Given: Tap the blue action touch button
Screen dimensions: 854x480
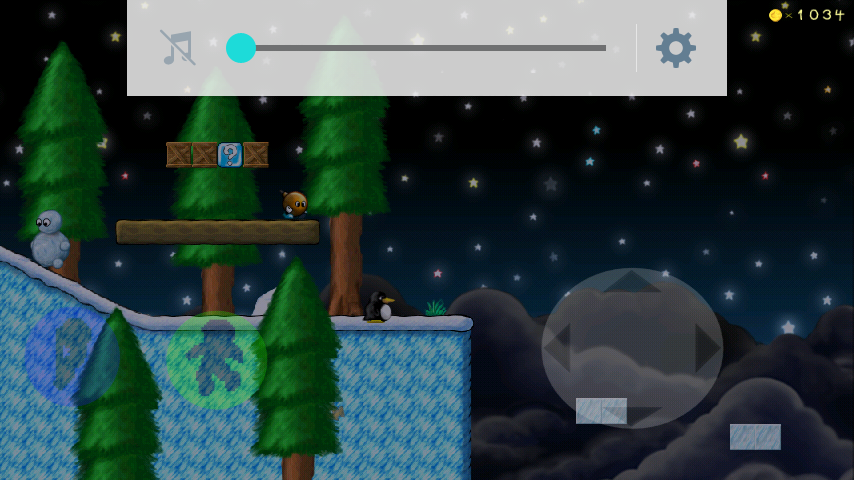Looking at the screenshot, I should [72, 355].
